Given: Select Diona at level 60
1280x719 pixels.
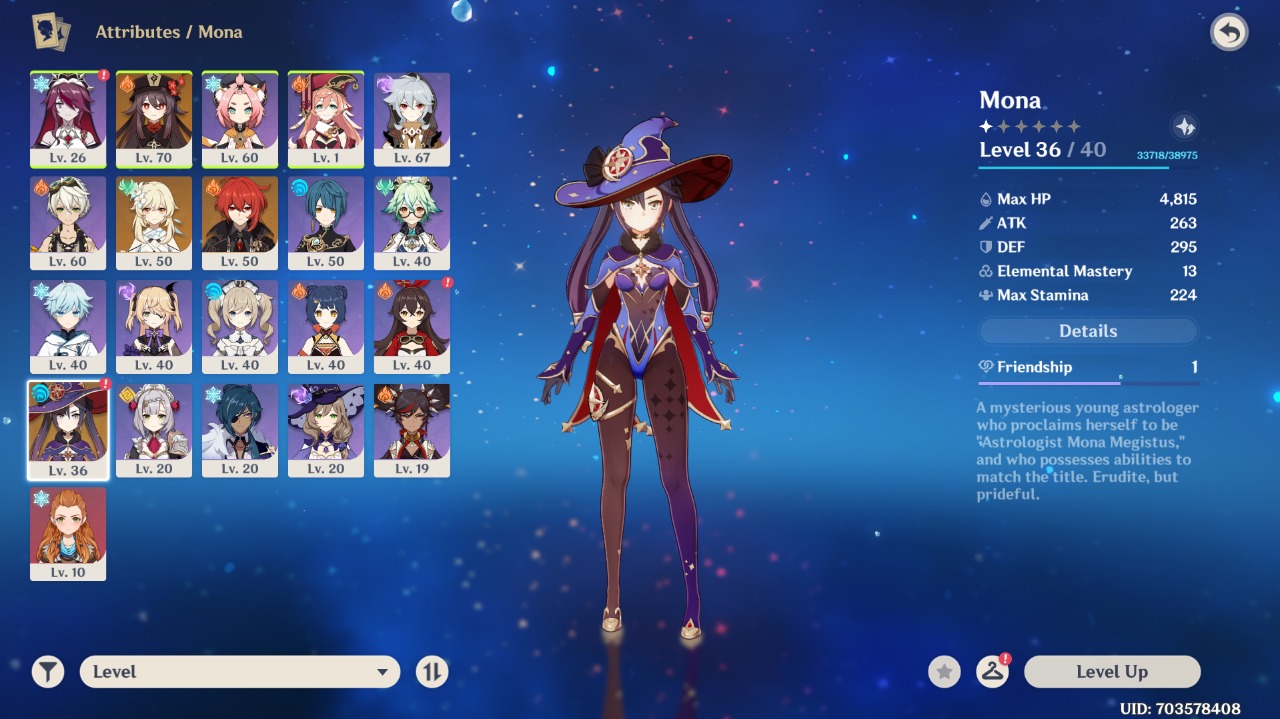Looking at the screenshot, I should click(240, 118).
